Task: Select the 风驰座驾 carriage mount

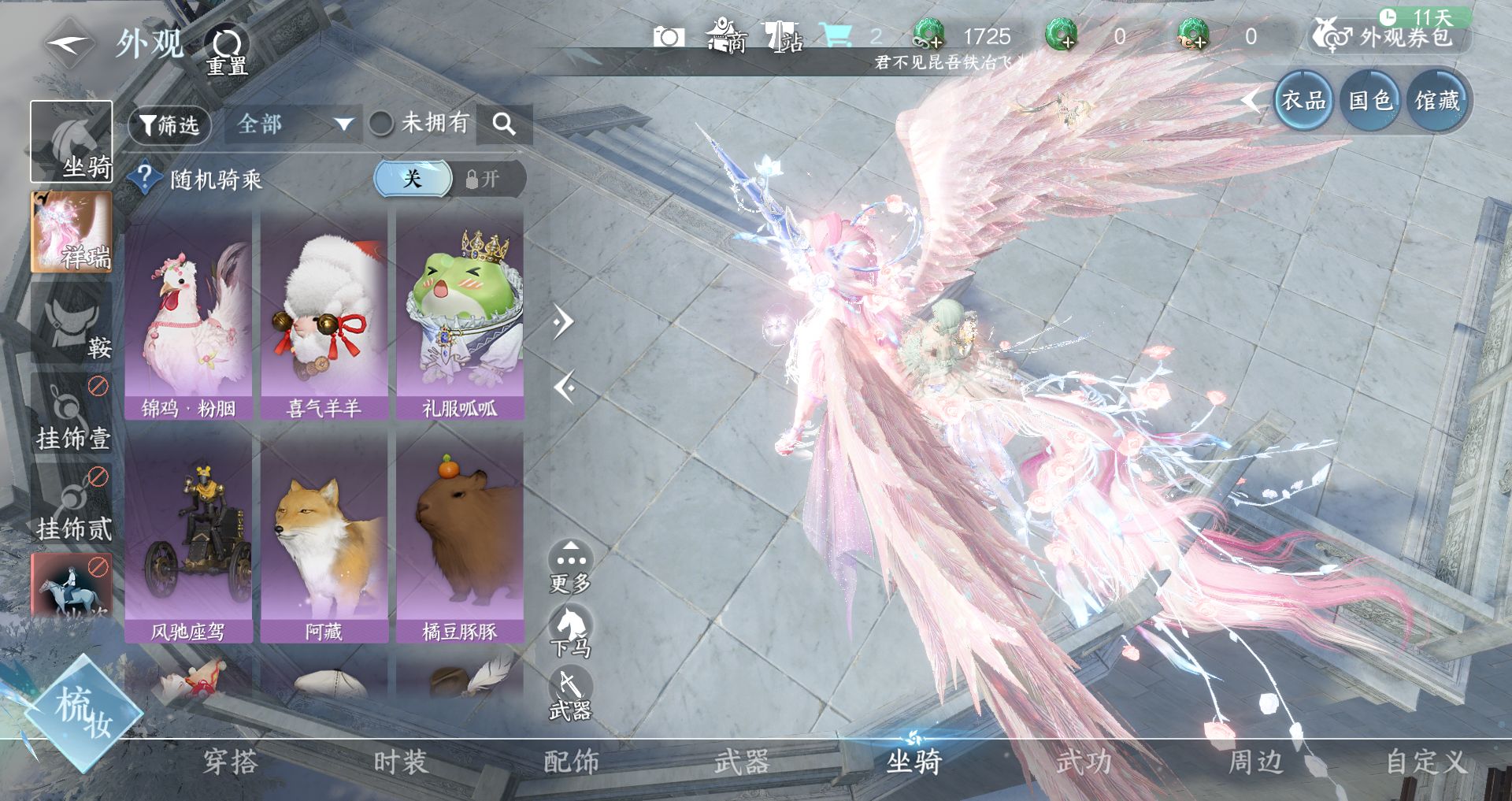Action: 188,537
